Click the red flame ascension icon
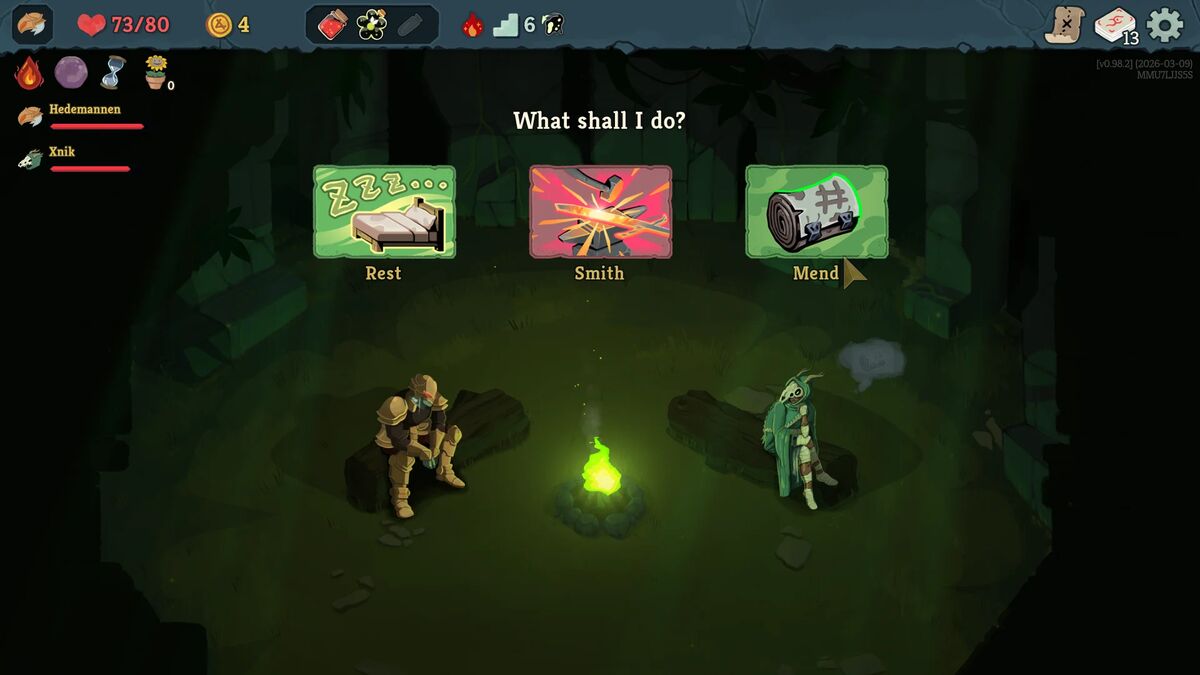Viewport: 1200px width, 675px height. (x=472, y=25)
